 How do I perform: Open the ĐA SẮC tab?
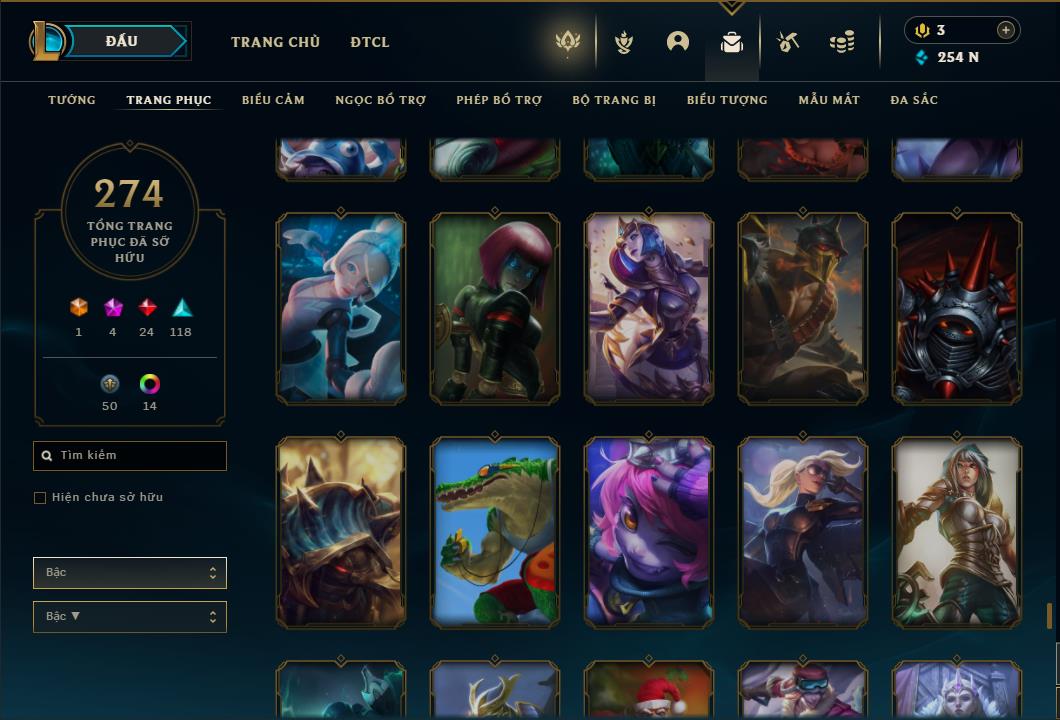point(914,100)
